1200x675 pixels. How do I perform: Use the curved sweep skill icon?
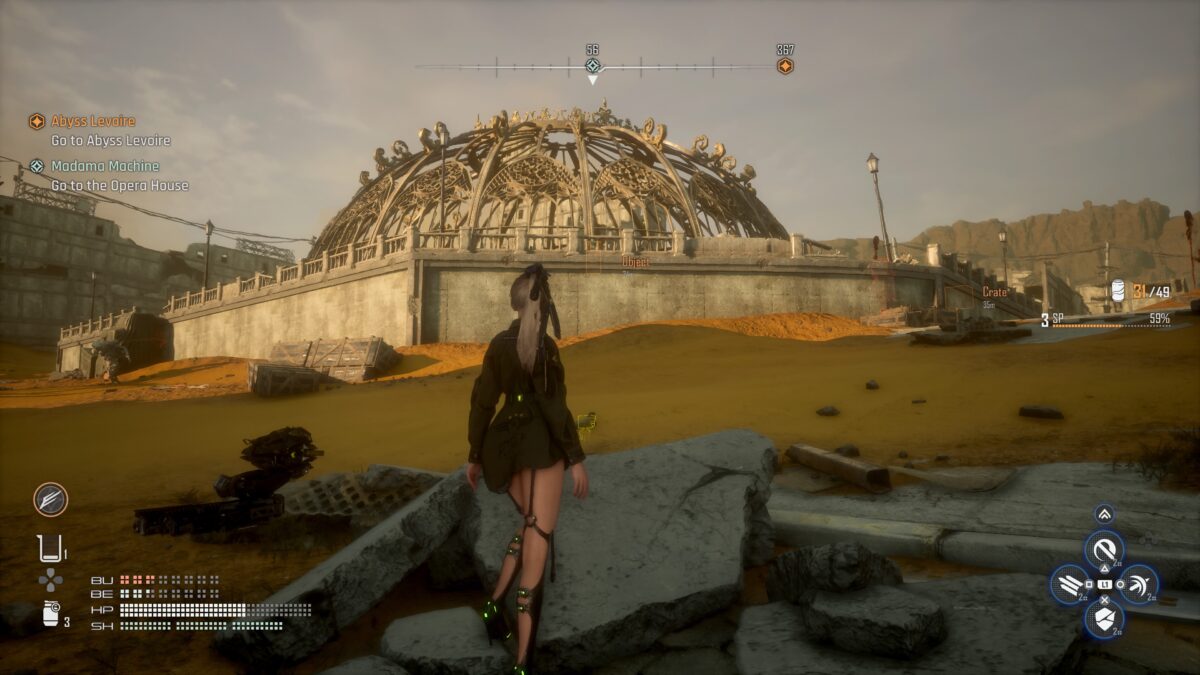(1104, 549)
